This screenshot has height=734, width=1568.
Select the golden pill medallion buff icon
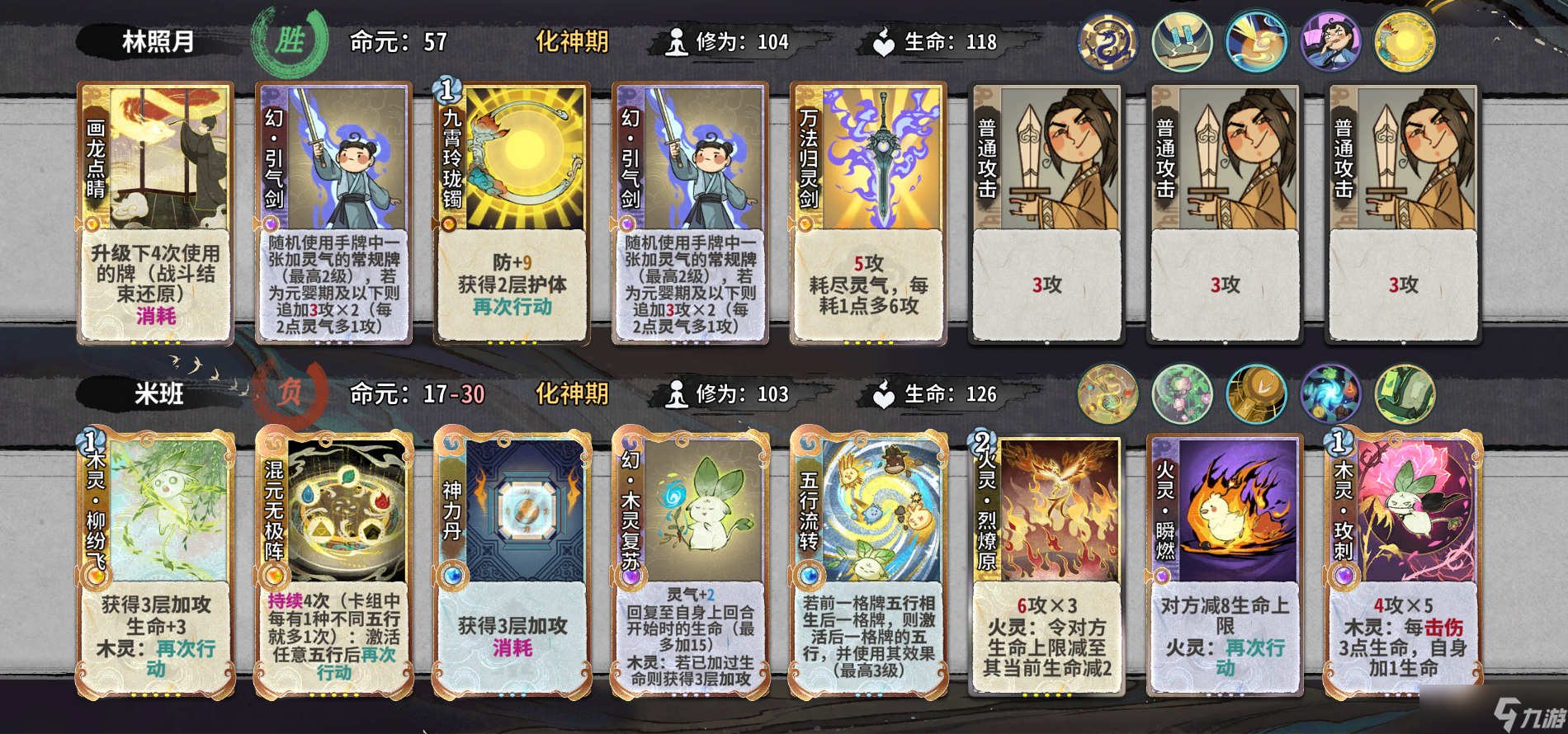pos(1257,396)
